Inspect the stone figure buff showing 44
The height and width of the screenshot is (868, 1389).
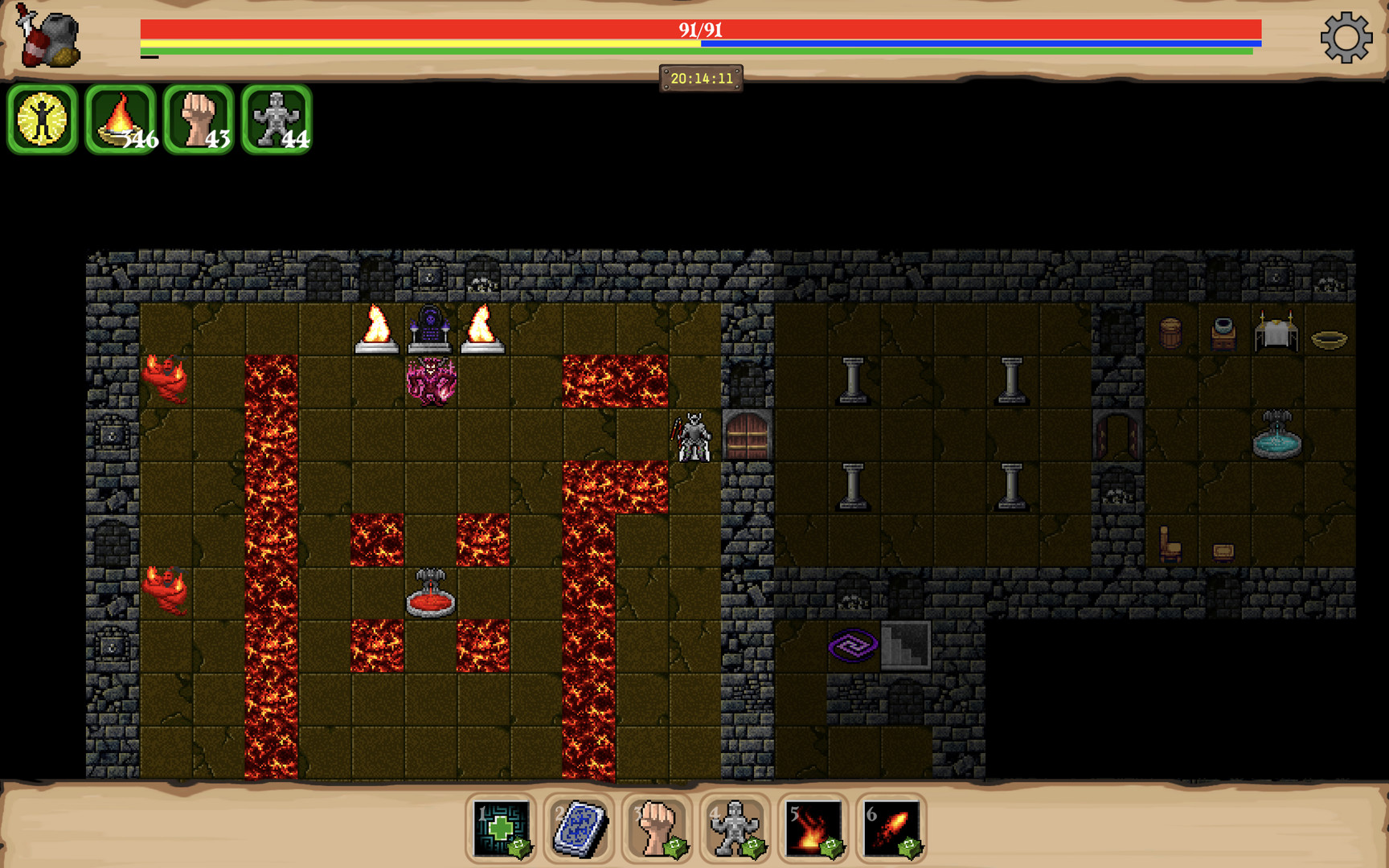coord(277,120)
